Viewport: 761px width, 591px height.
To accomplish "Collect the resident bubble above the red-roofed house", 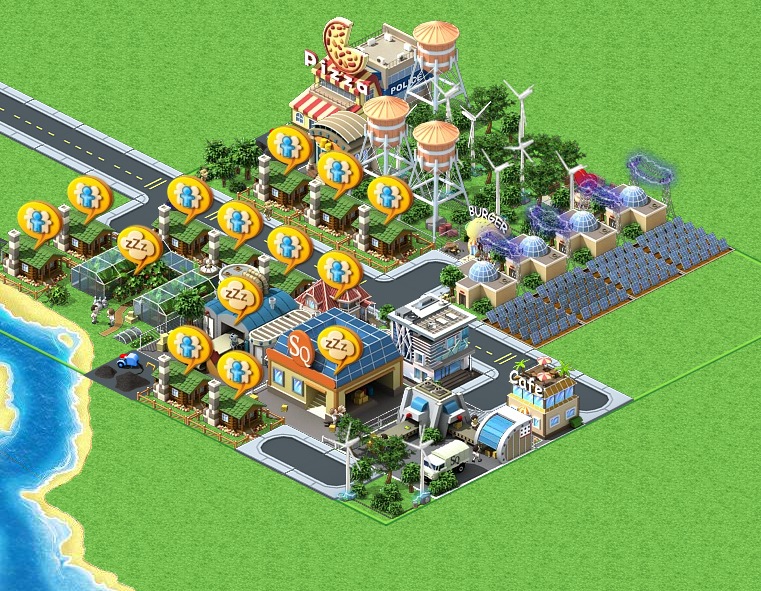I will (337, 269).
